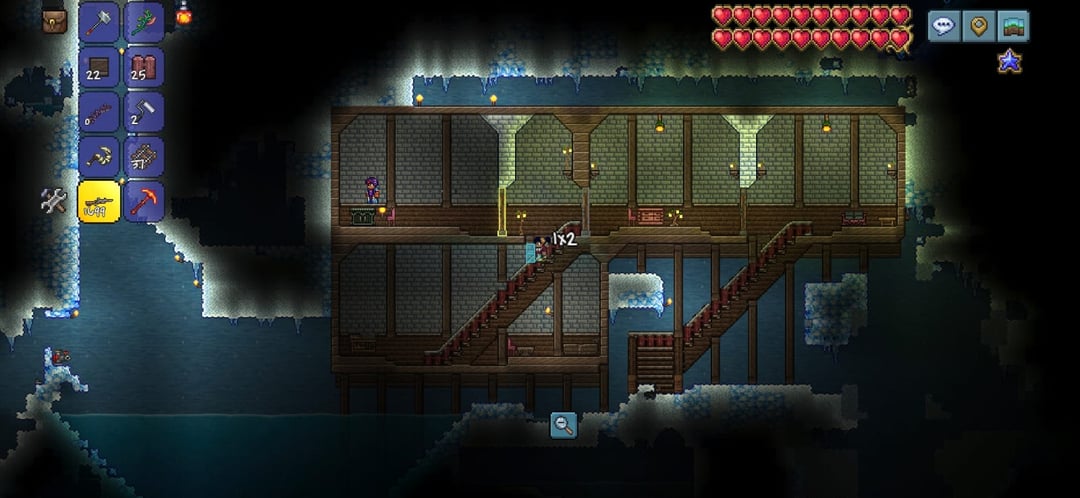Tap the golden map pin button
Viewport: 1080px width, 498px height.
tap(978, 26)
